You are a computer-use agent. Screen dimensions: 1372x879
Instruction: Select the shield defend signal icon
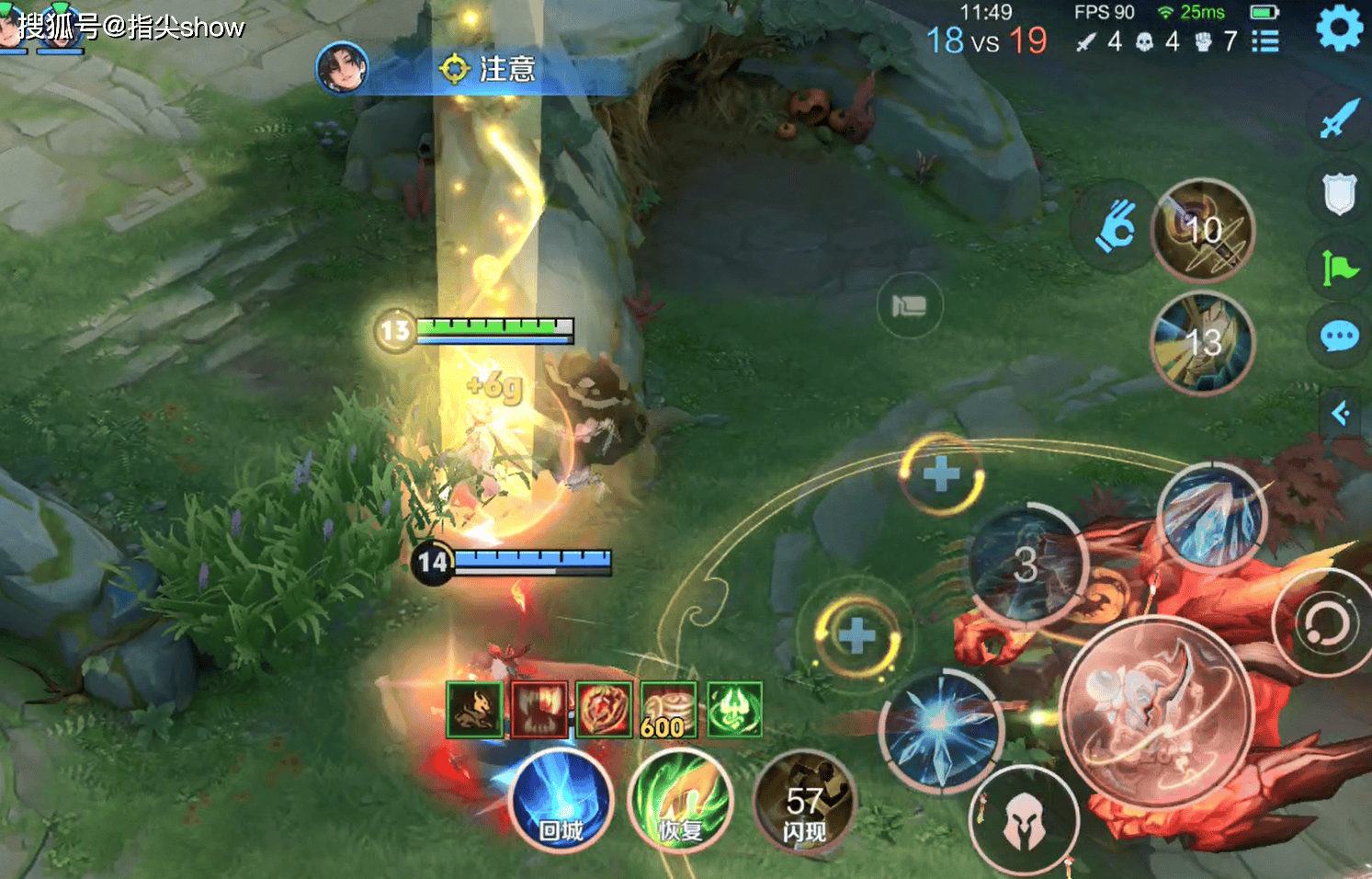(x=1339, y=194)
